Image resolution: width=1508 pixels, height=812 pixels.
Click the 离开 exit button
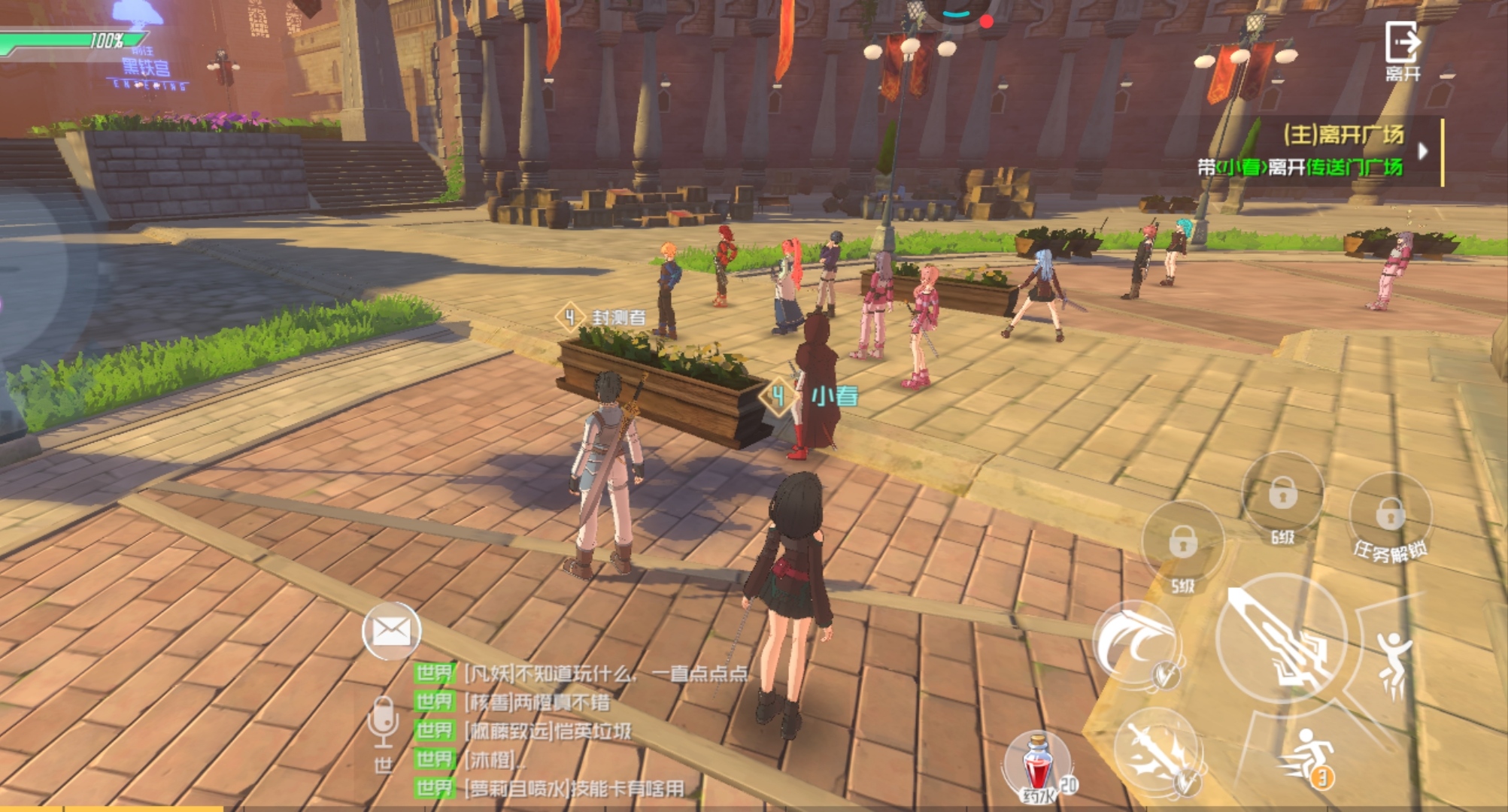(1403, 50)
